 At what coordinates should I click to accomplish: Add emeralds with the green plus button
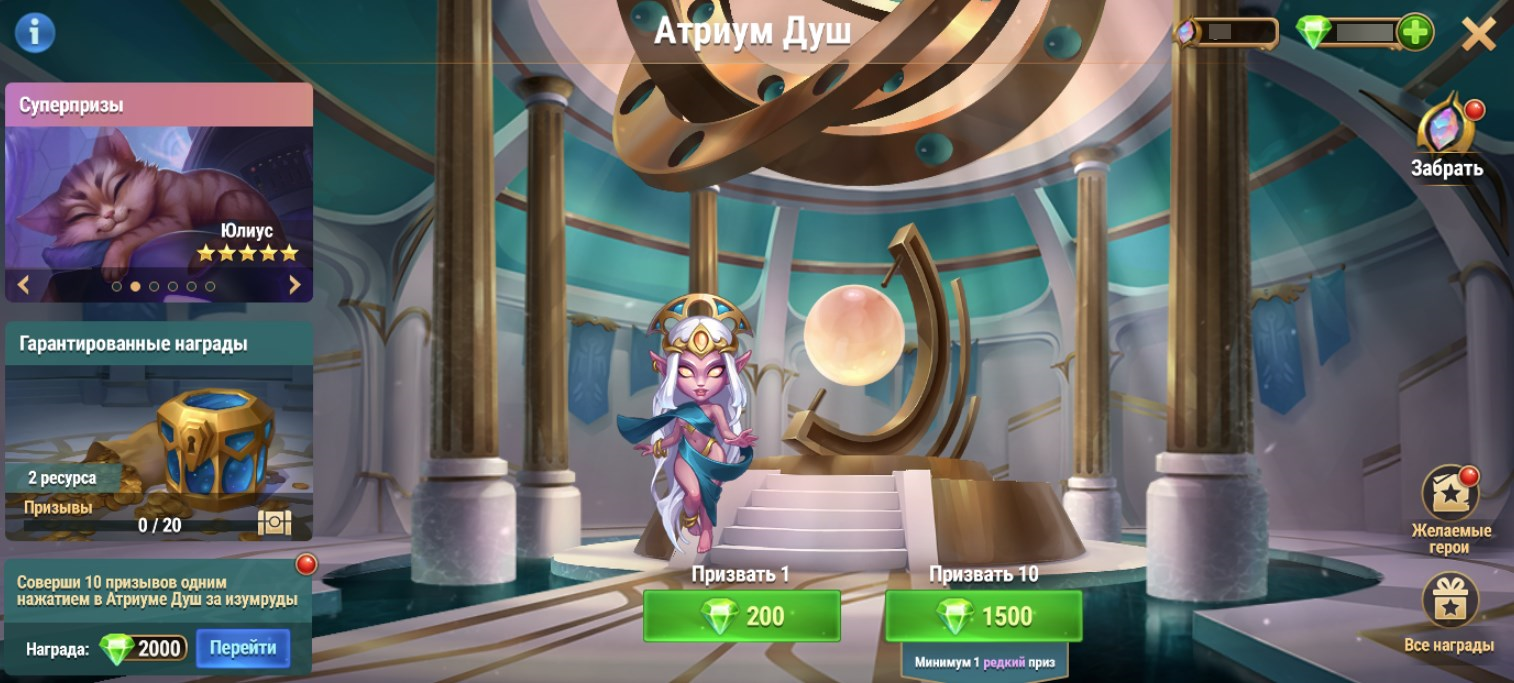(x=1415, y=32)
